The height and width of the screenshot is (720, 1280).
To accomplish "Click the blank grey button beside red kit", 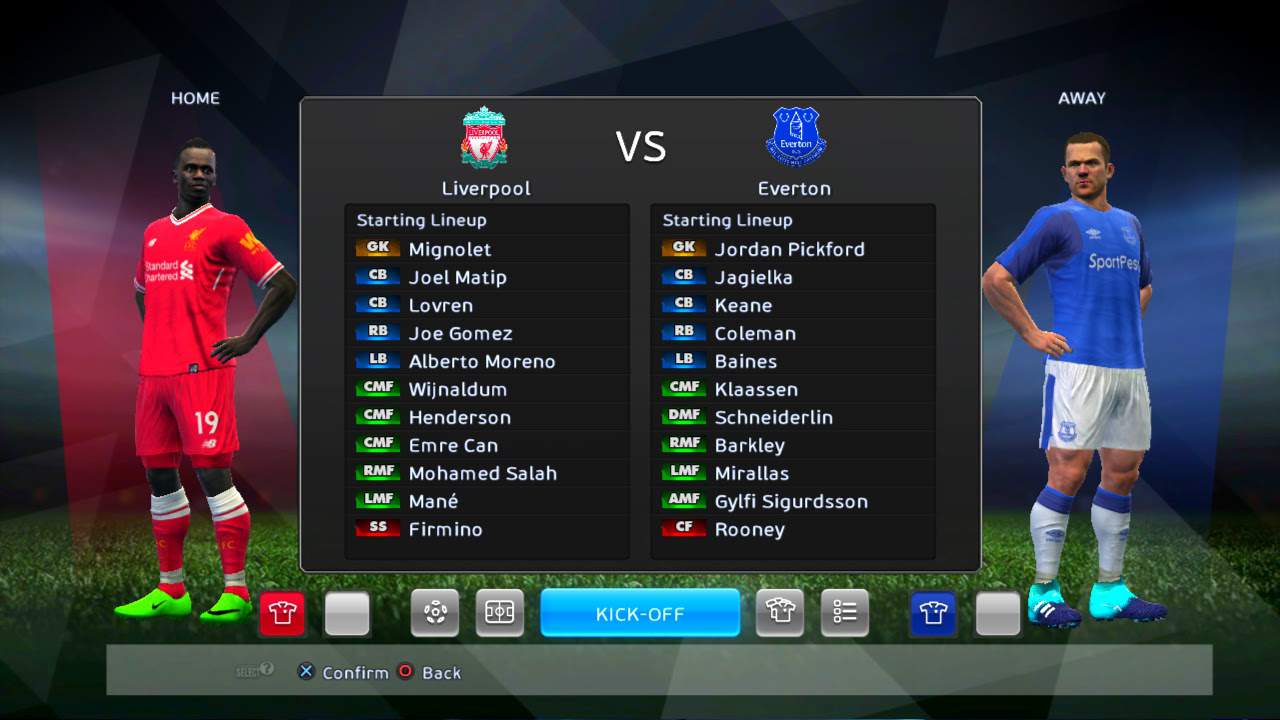I will pos(347,613).
